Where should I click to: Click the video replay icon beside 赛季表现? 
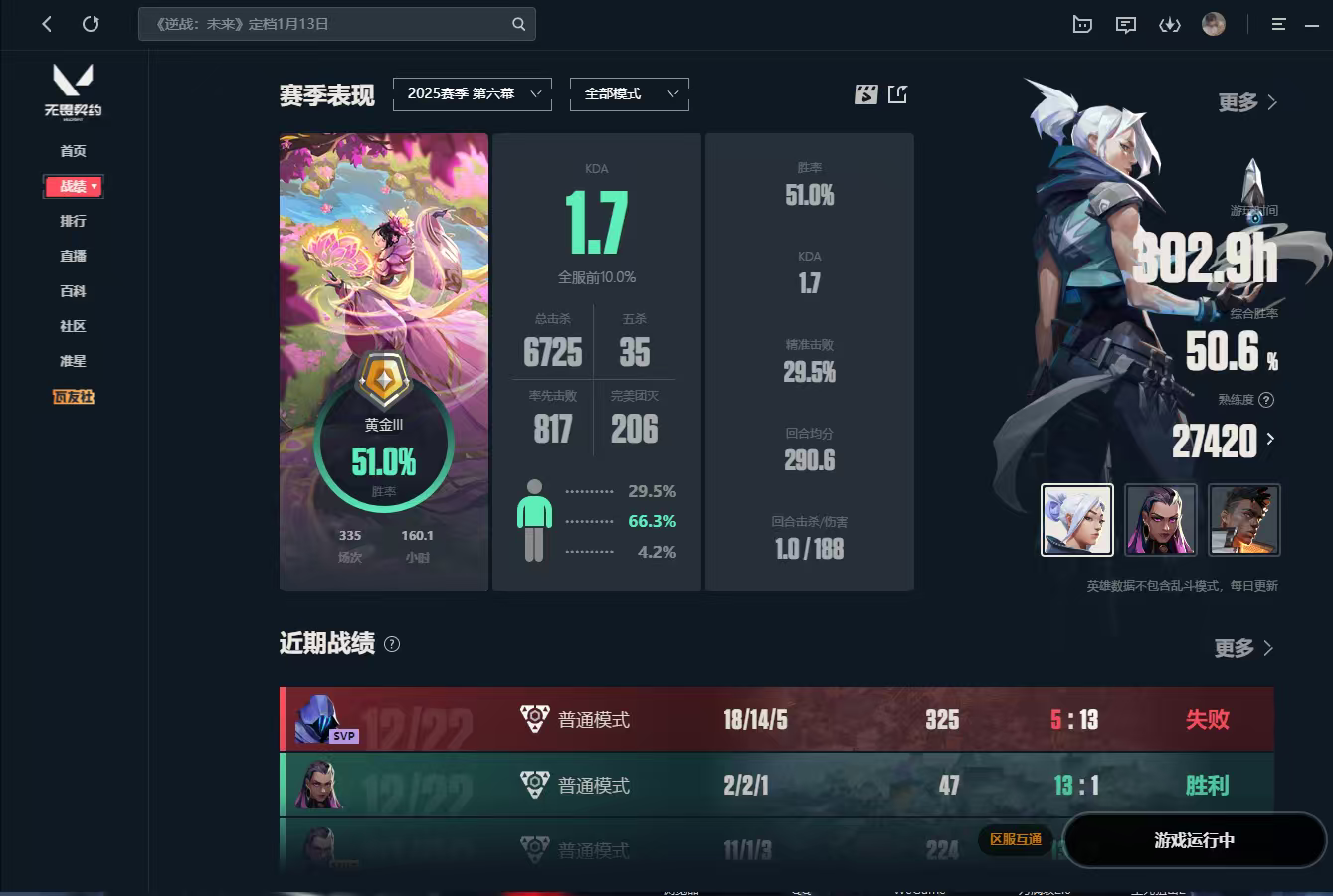pyautogui.click(x=865, y=93)
